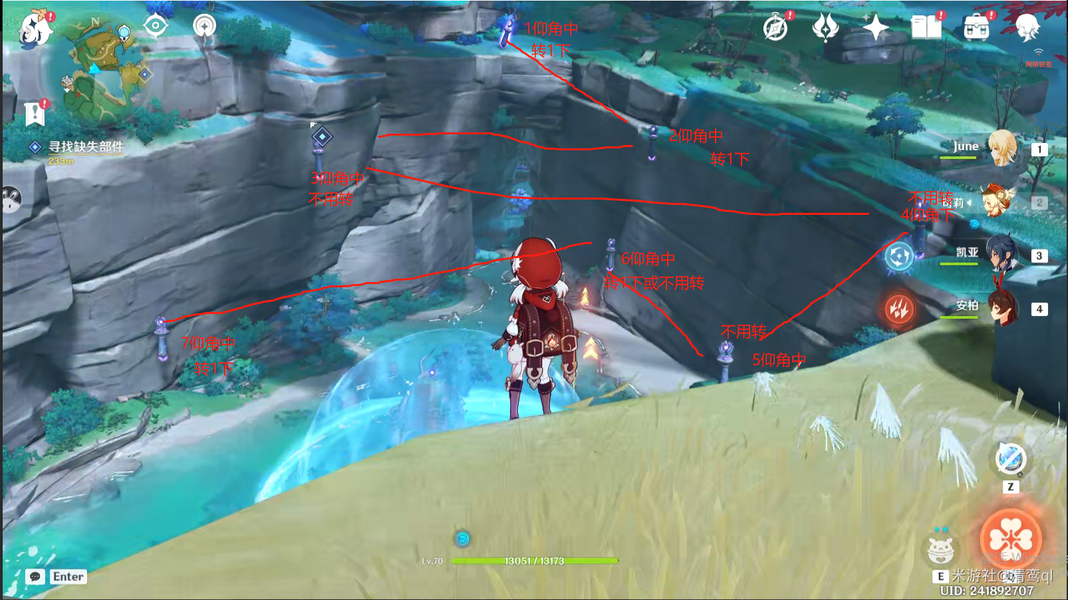Open the Paimon main menu
Viewport: 1068px width, 600px height.
click(x=38, y=32)
